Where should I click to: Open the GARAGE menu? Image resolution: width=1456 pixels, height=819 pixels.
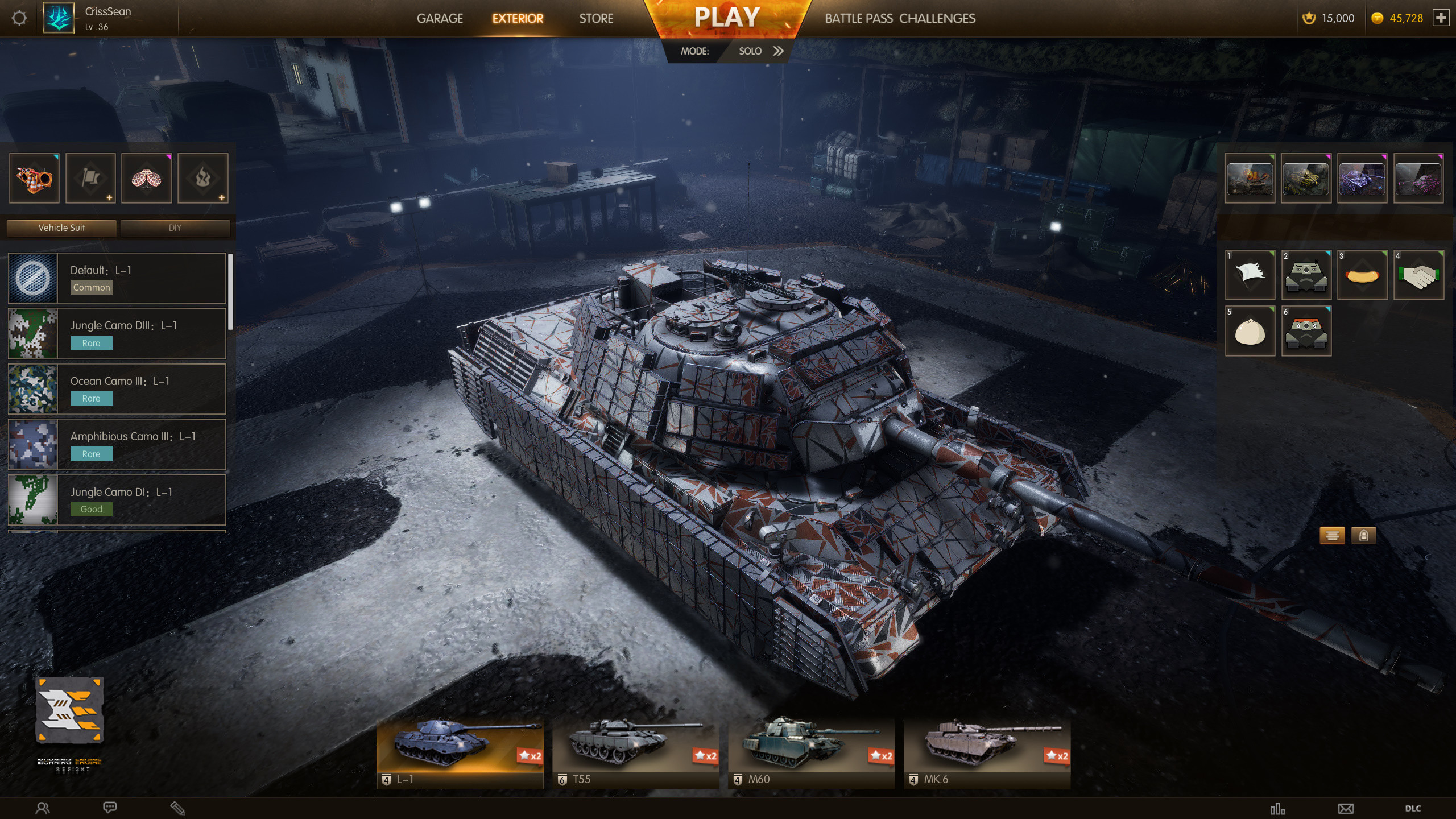coord(440,18)
